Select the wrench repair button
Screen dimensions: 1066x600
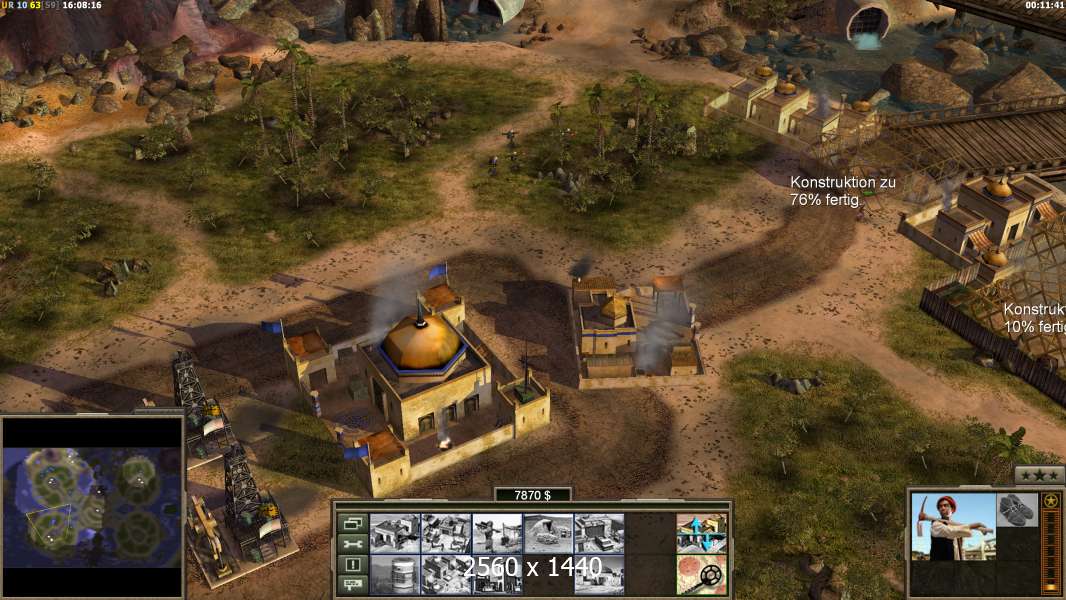click(351, 544)
